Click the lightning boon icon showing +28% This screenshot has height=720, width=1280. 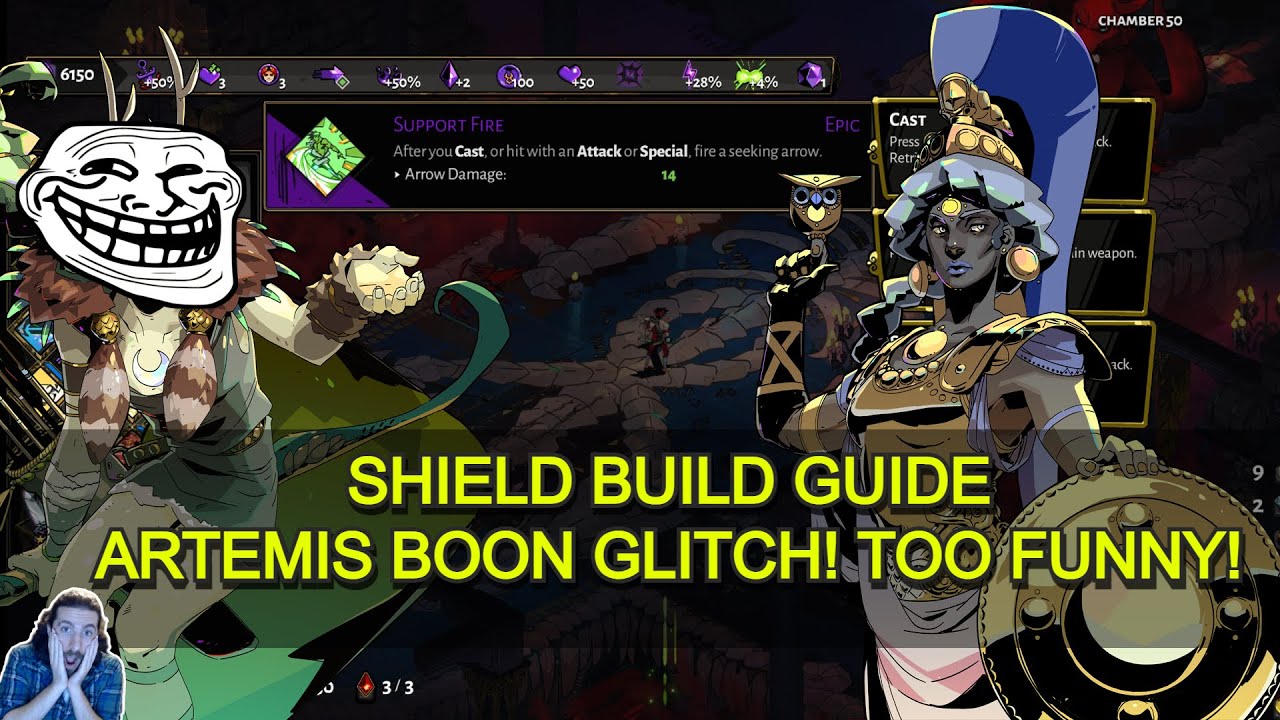[690, 73]
